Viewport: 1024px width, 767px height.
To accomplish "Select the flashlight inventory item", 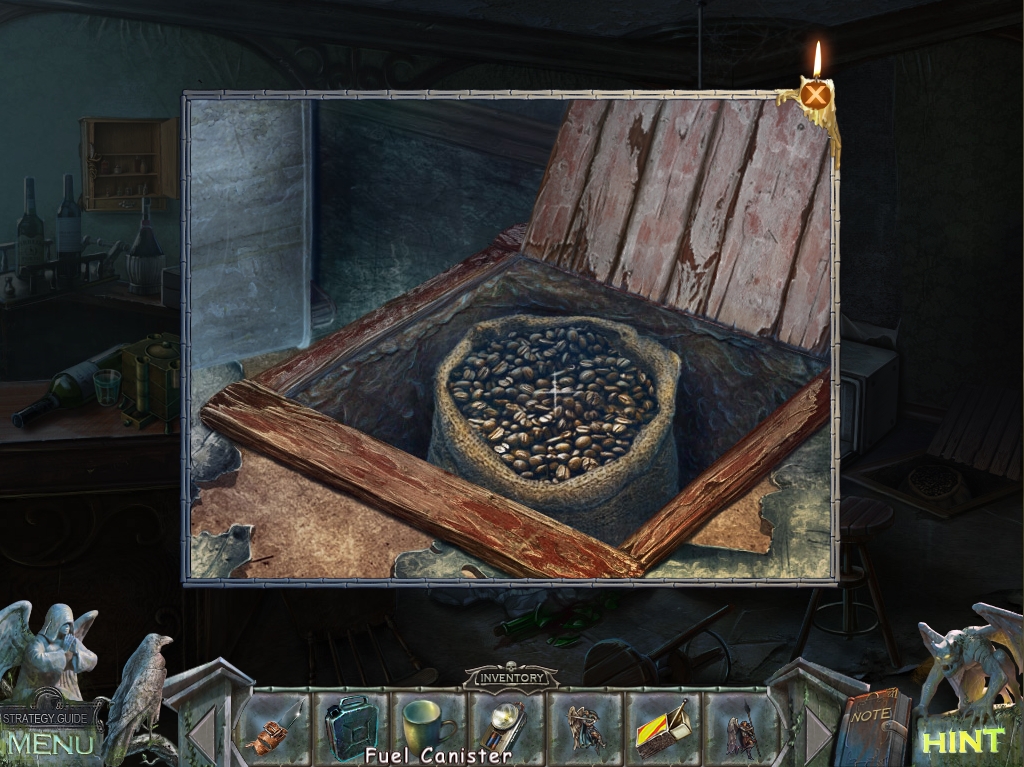I will pyautogui.click(x=507, y=724).
